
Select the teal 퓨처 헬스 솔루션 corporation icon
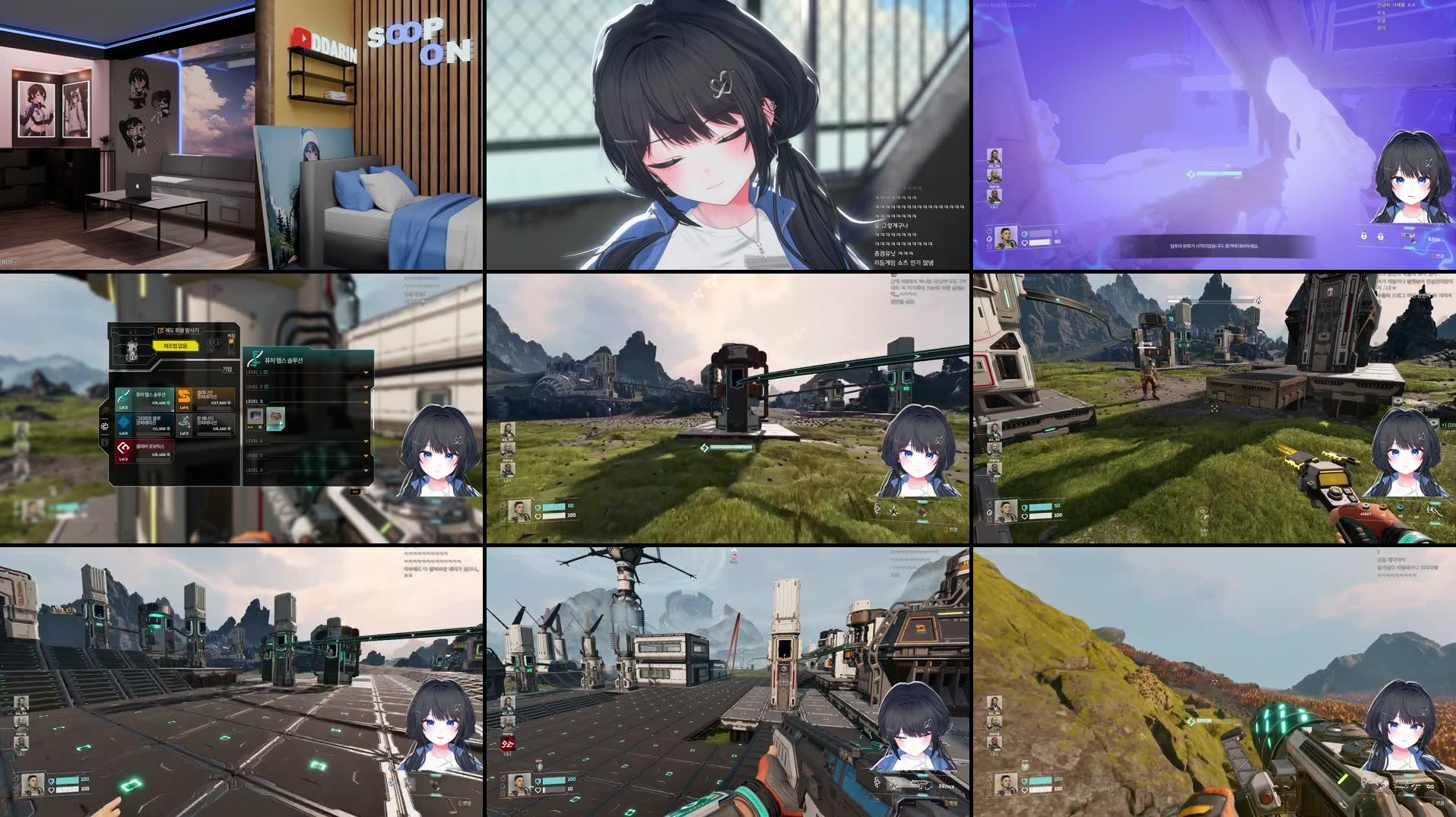coord(124,397)
